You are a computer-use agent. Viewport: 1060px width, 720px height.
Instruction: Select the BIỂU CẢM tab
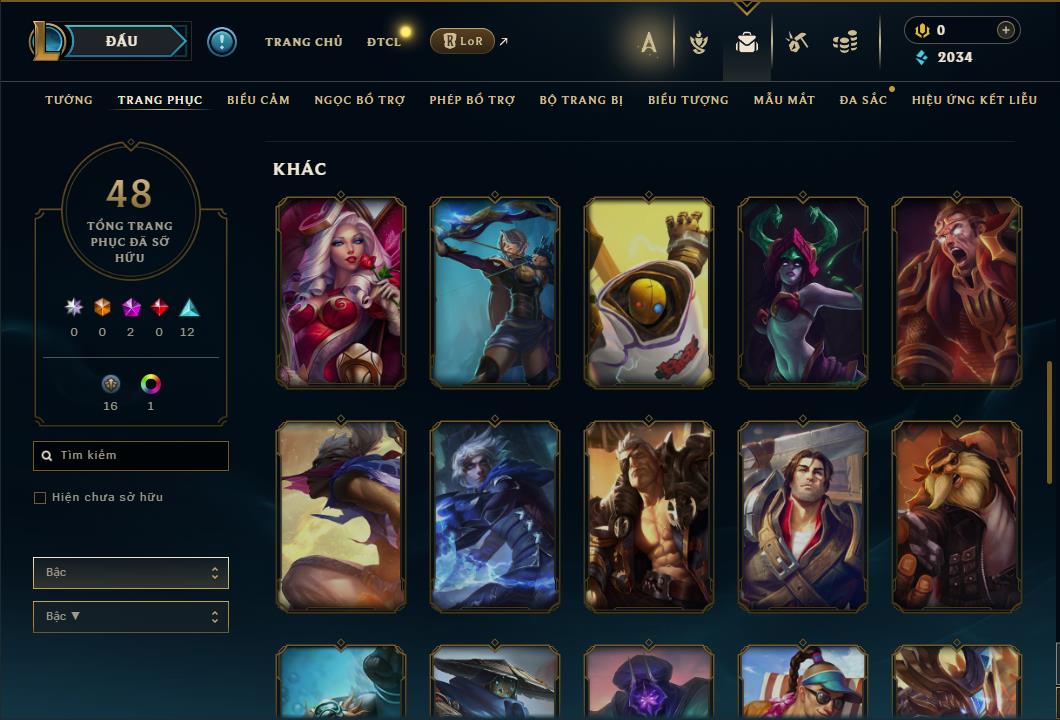258,100
